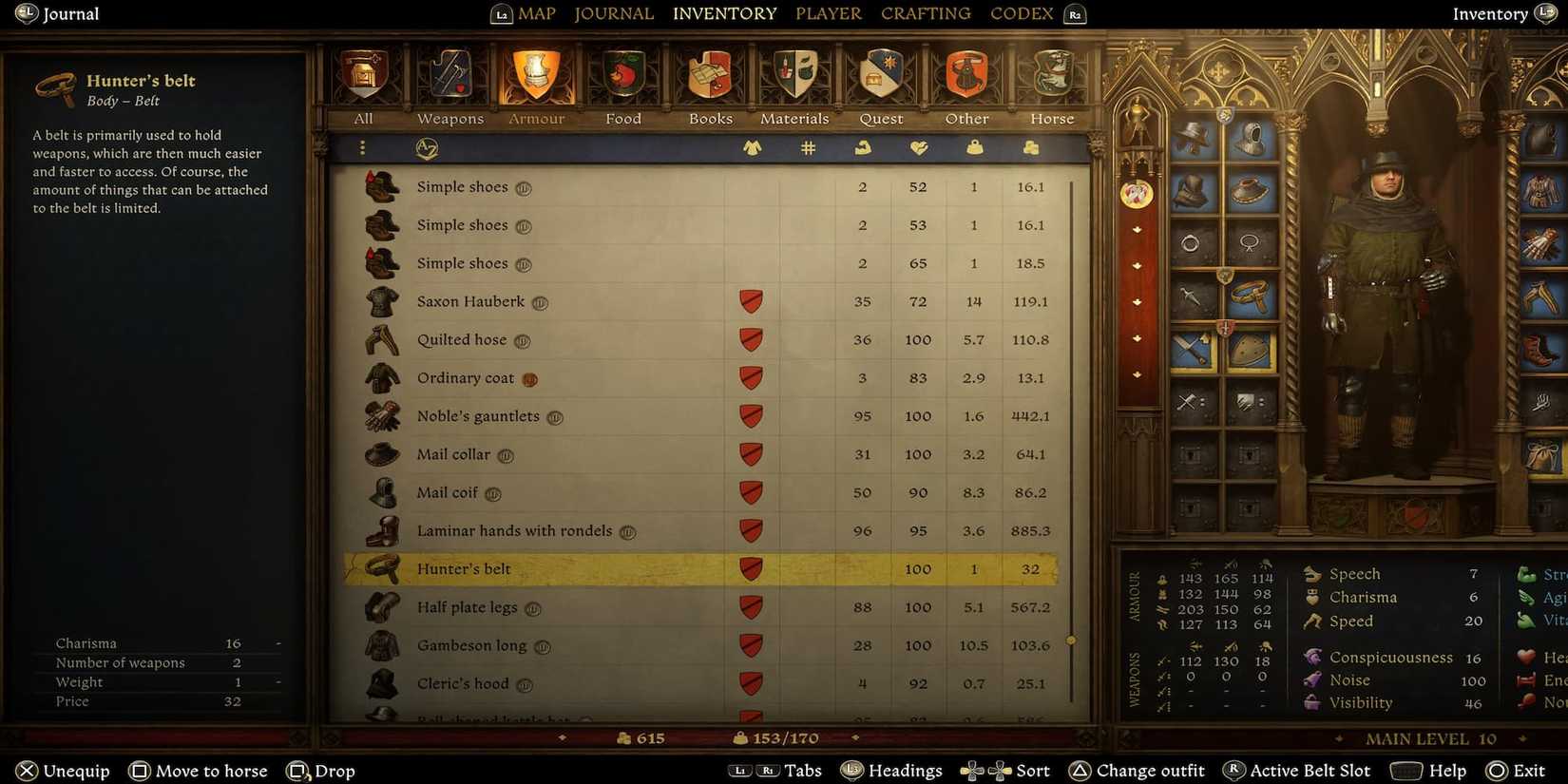Open the CODEX menu tab
This screenshot has height=784, width=1568.
coord(1021,13)
